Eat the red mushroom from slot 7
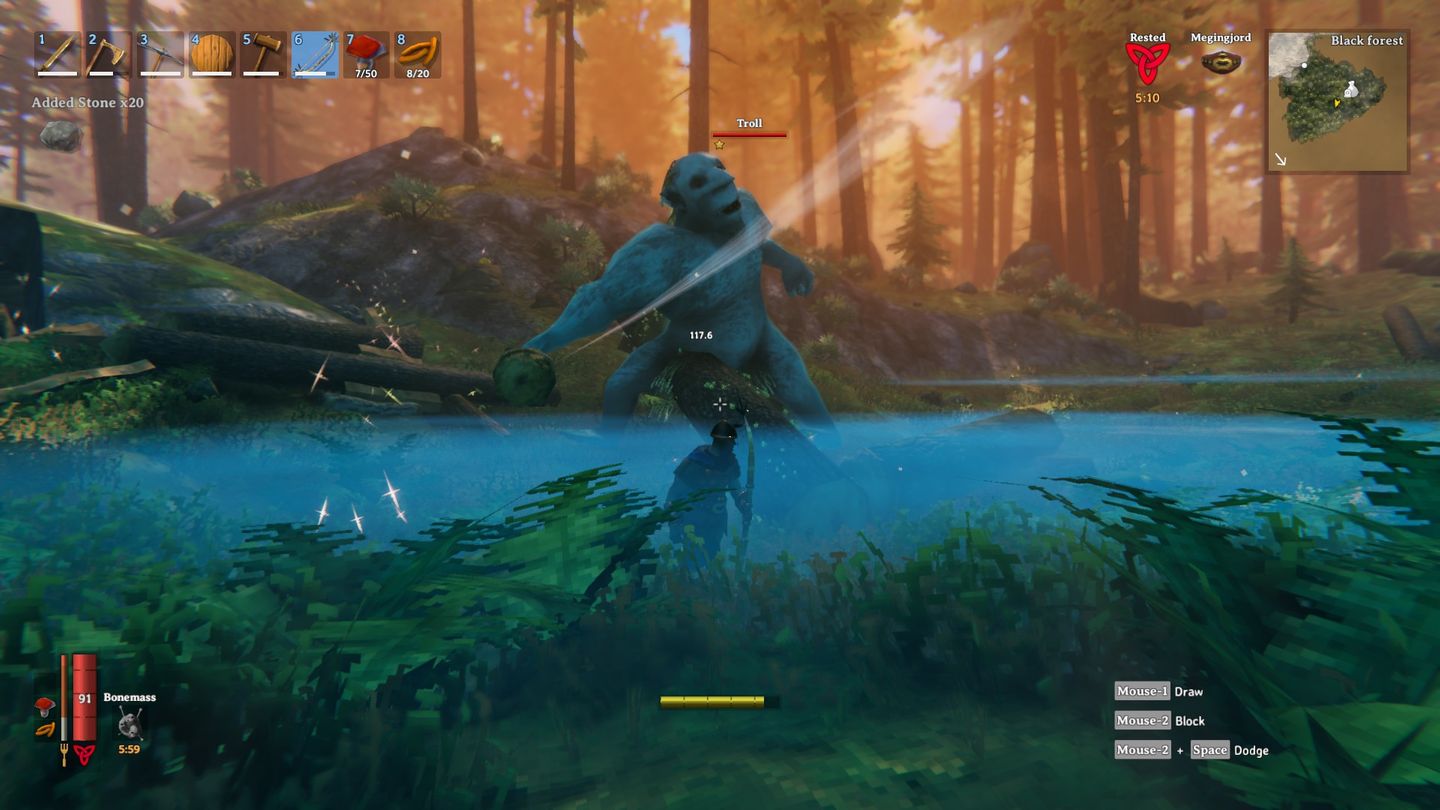Image resolution: width=1440 pixels, height=810 pixels. (x=366, y=54)
